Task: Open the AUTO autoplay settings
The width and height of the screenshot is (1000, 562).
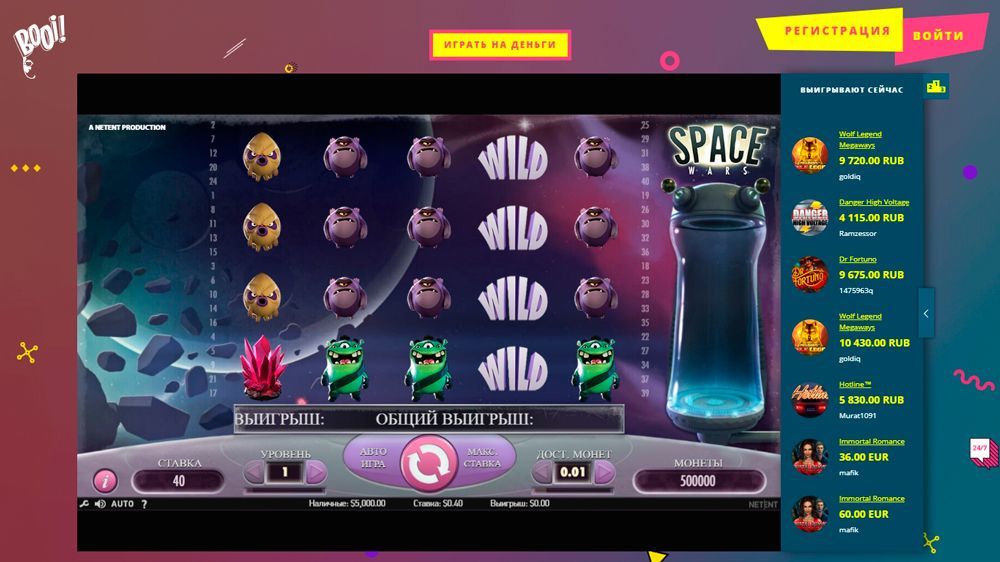Action: (x=122, y=504)
